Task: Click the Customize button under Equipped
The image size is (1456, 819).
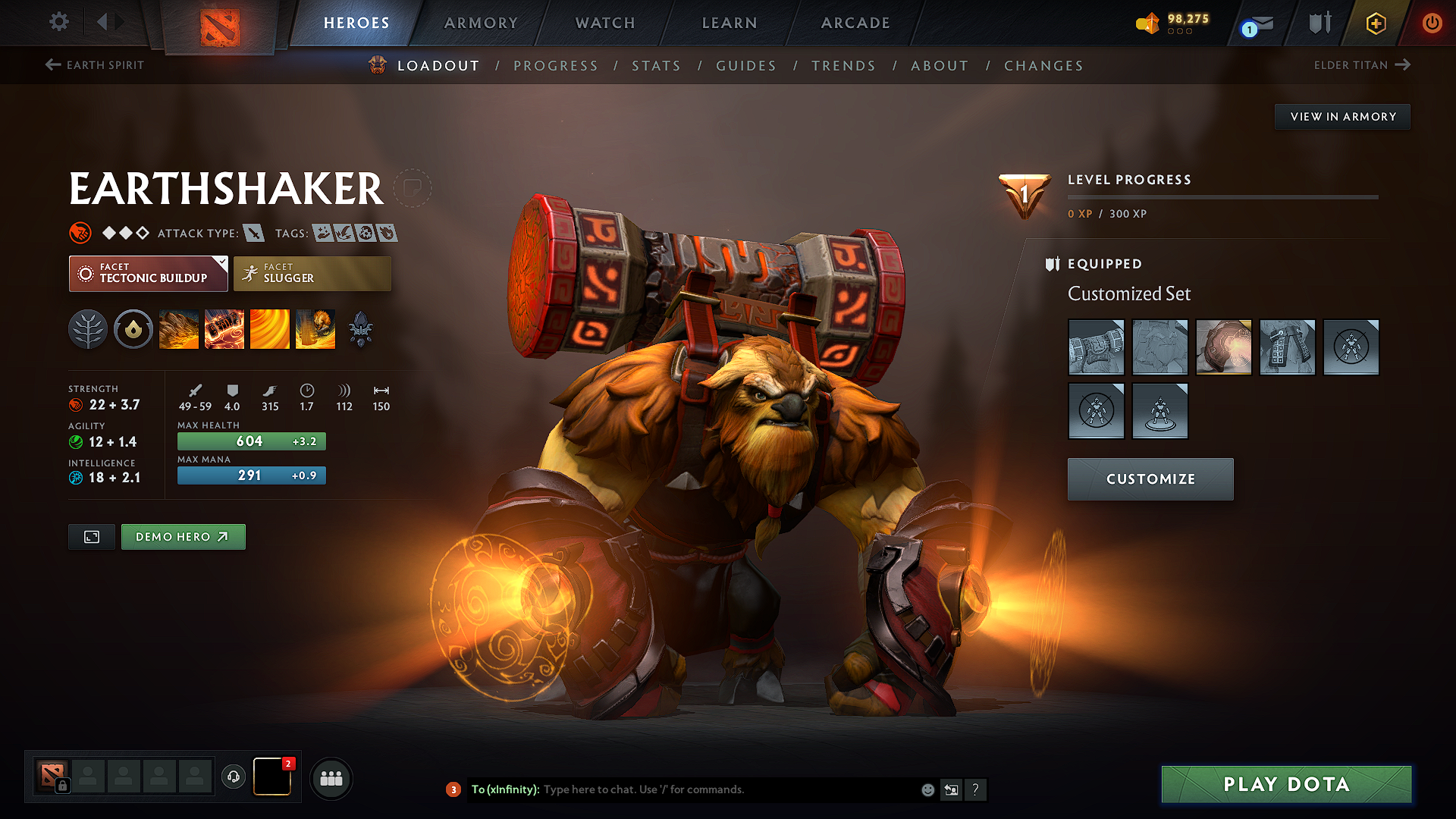Action: (x=1150, y=479)
